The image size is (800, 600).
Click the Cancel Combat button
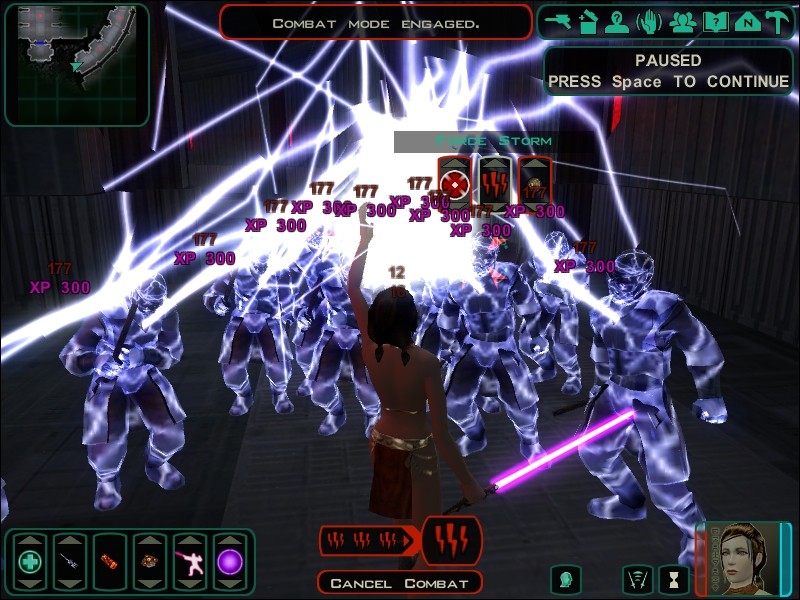pos(400,583)
